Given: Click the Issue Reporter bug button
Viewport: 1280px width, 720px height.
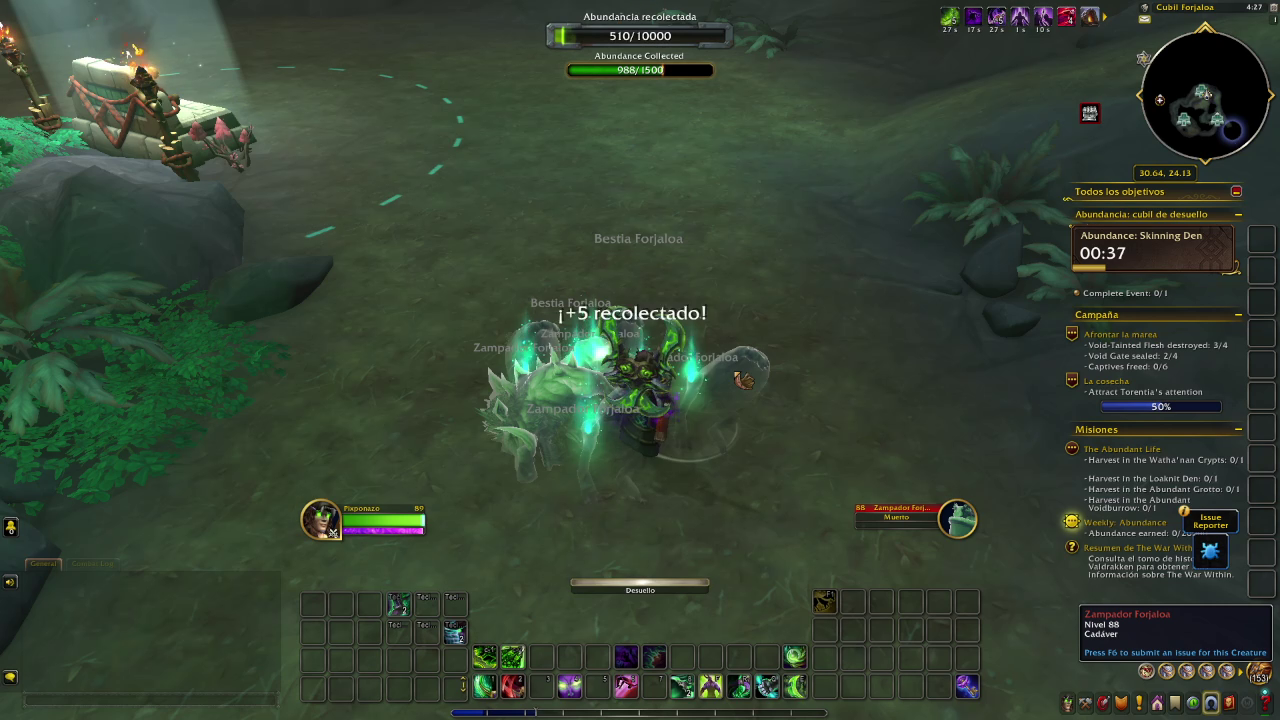Looking at the screenshot, I should pos(1210,551).
